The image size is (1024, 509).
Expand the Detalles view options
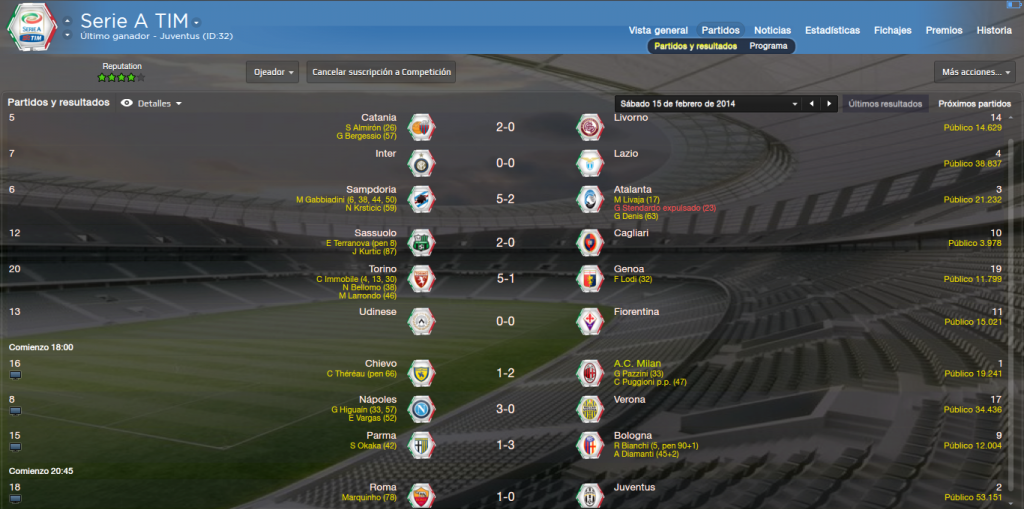pyautogui.click(x=160, y=104)
